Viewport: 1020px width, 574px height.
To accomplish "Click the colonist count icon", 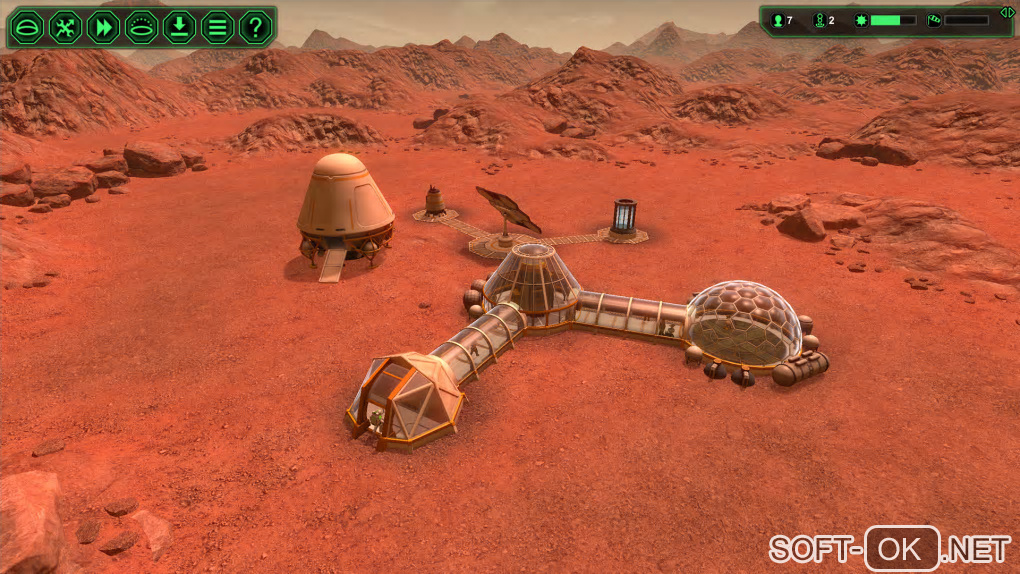I will [x=777, y=20].
